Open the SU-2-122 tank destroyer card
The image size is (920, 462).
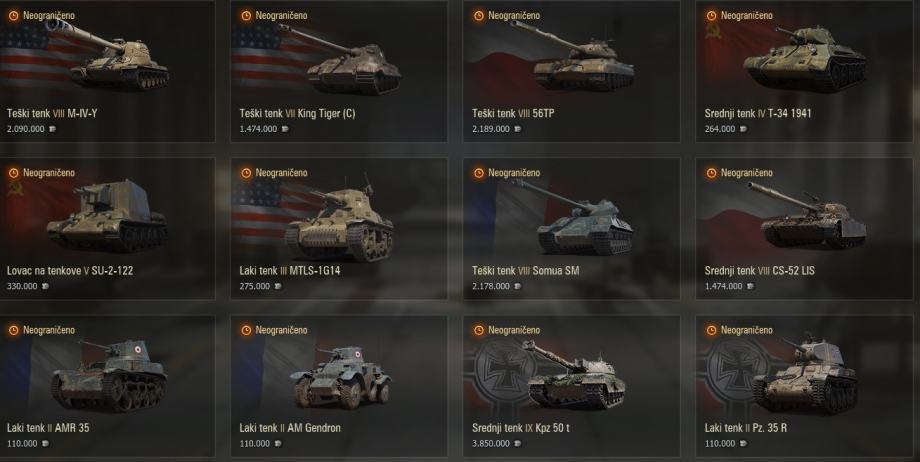(107, 227)
